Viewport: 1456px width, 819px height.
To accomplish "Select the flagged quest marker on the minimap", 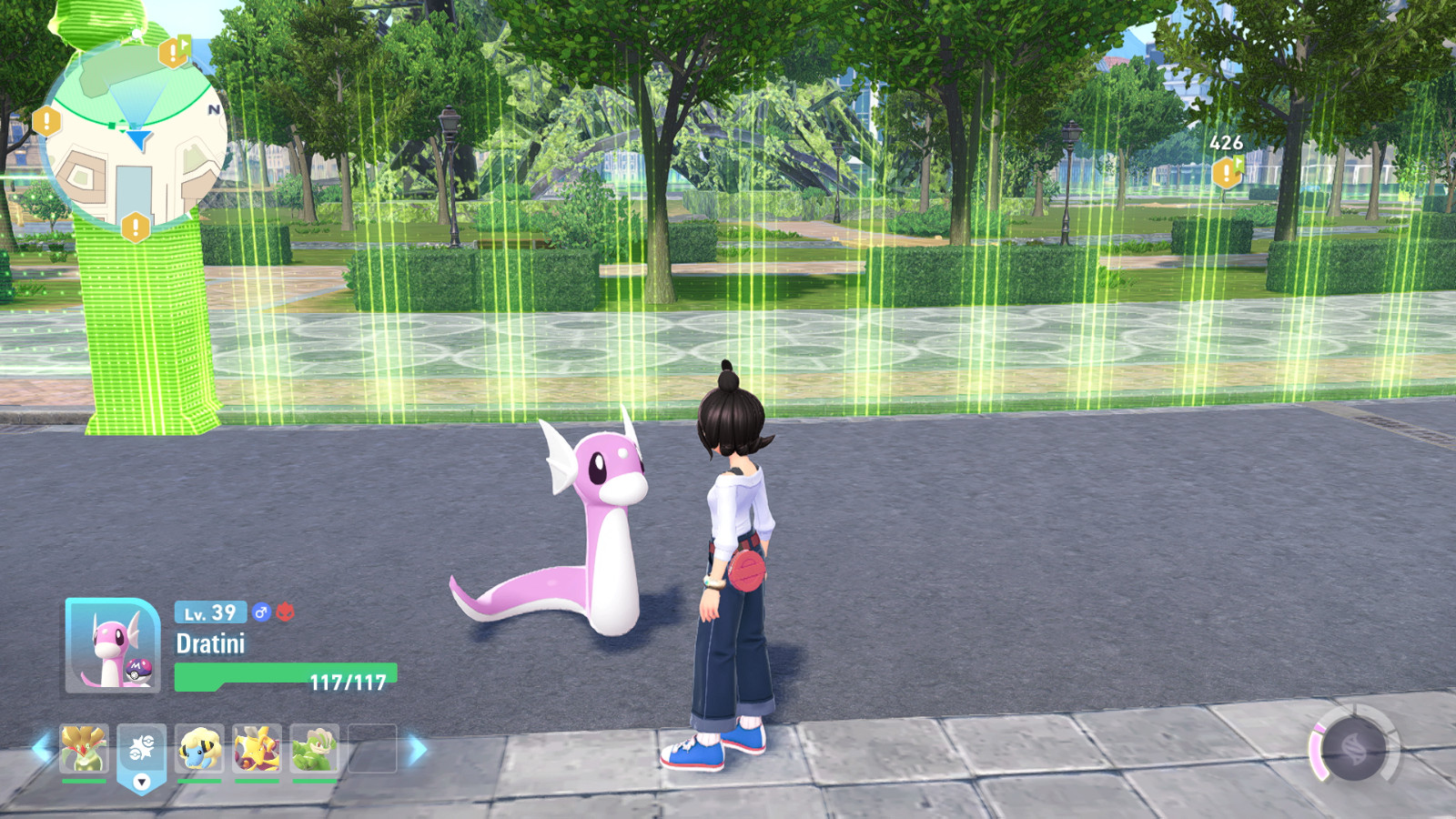I will click(173, 51).
